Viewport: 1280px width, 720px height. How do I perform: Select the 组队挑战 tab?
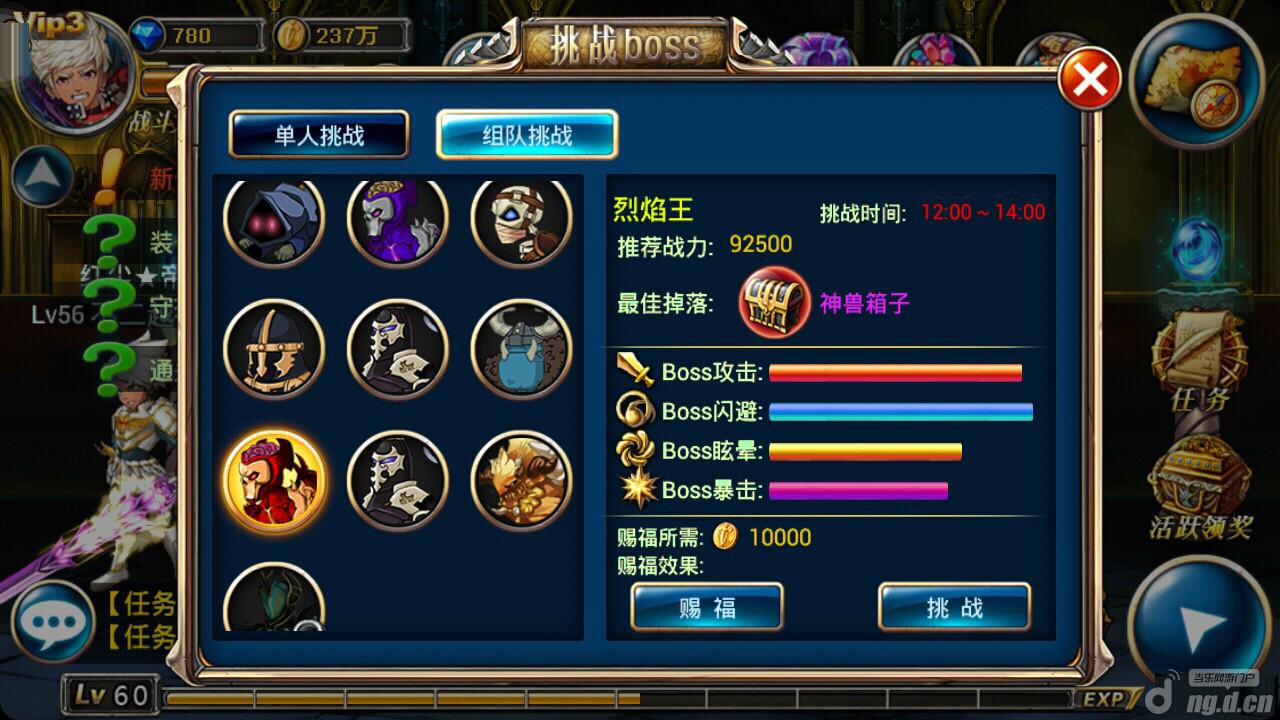point(527,135)
